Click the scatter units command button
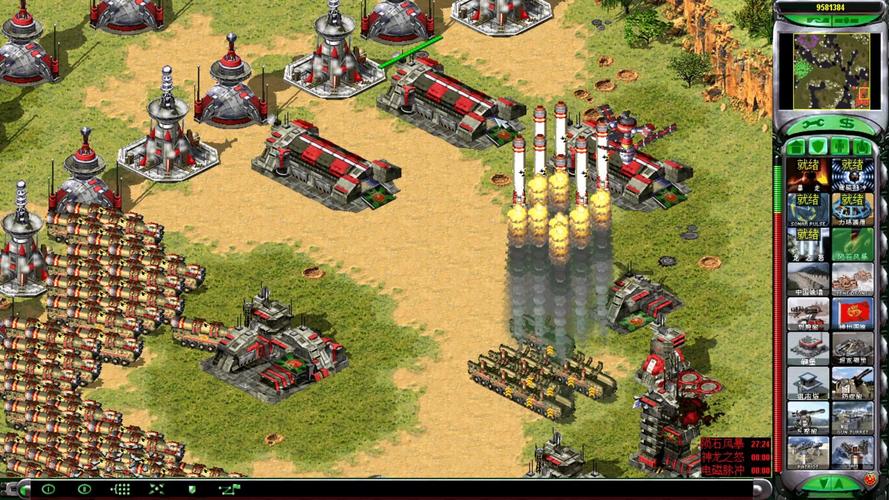The width and height of the screenshot is (889, 500). 157,489
